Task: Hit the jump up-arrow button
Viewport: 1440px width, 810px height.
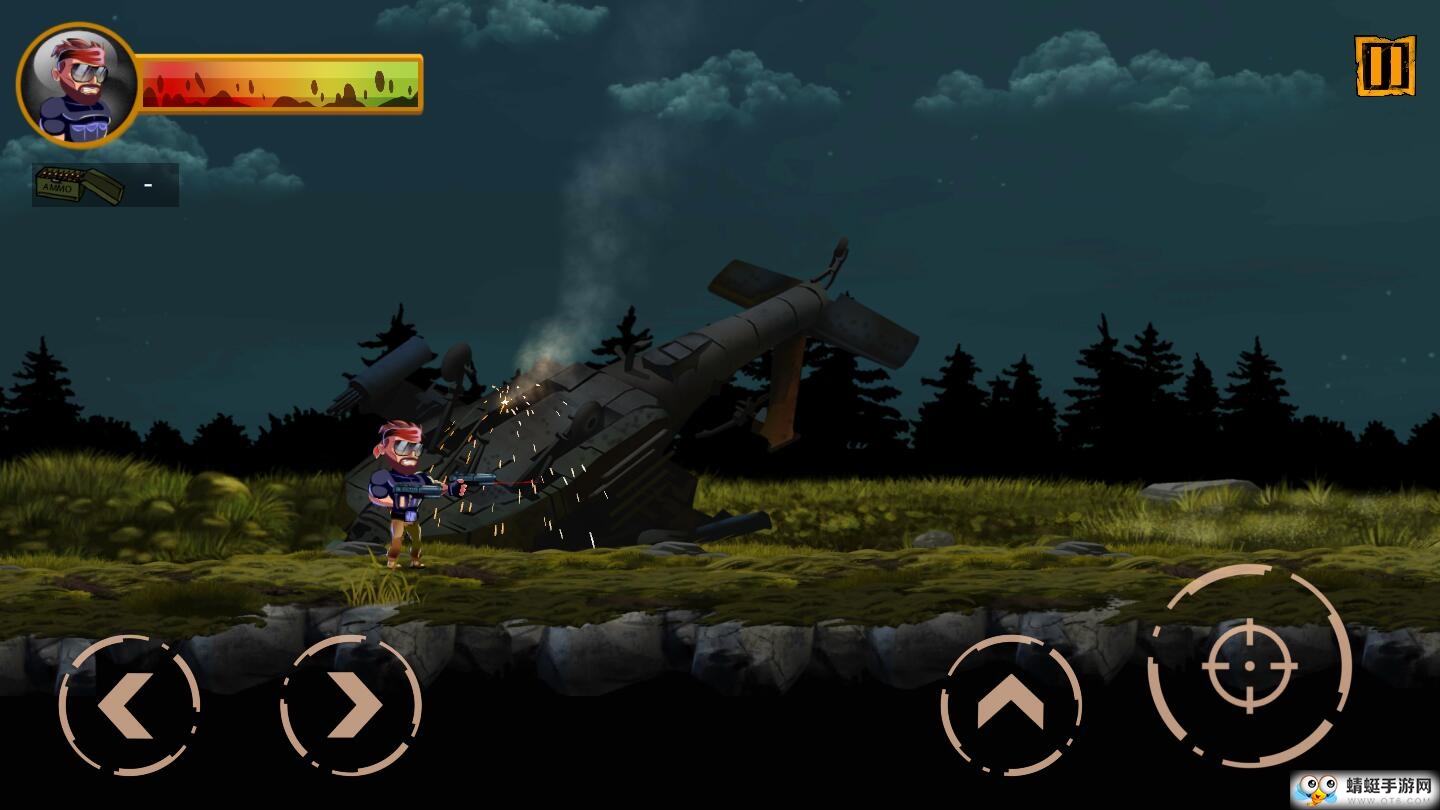Action: pos(1011,705)
